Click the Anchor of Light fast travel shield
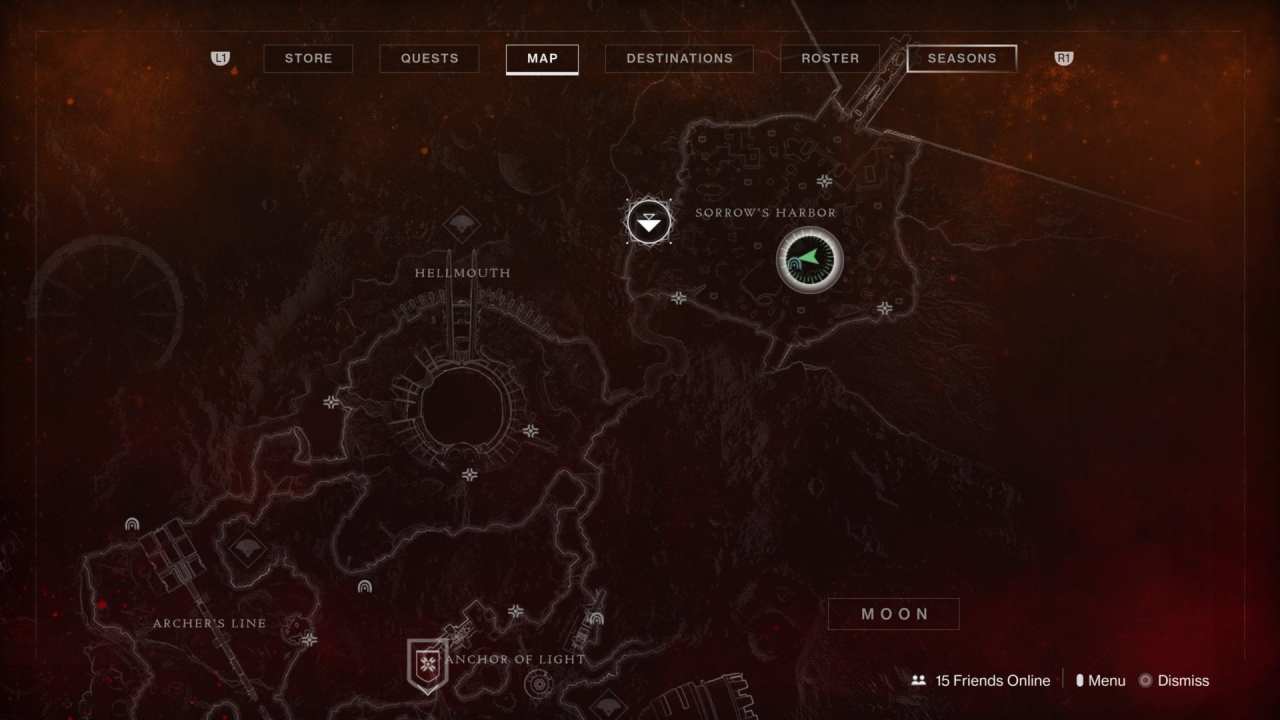The image size is (1280, 720). click(427, 663)
